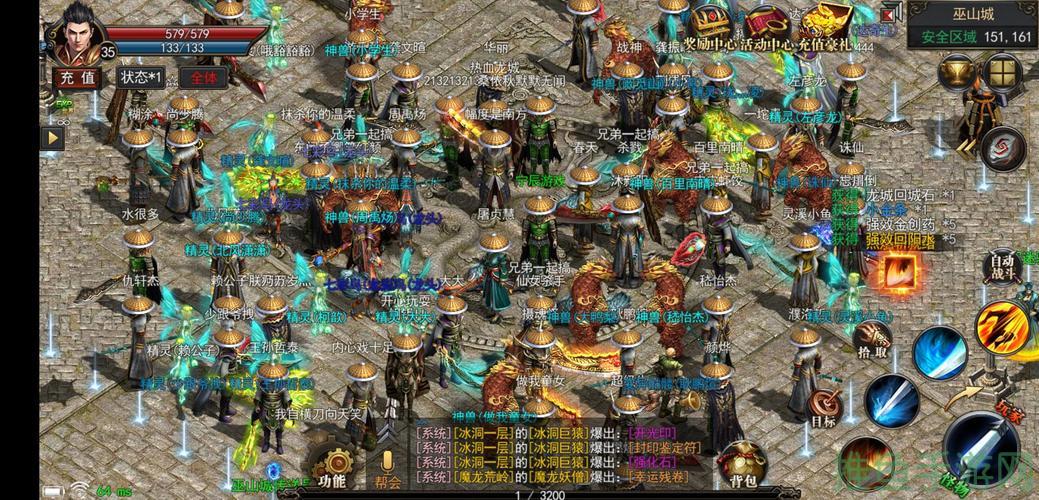
Task: Open the 背包 backpack
Action: (741, 466)
